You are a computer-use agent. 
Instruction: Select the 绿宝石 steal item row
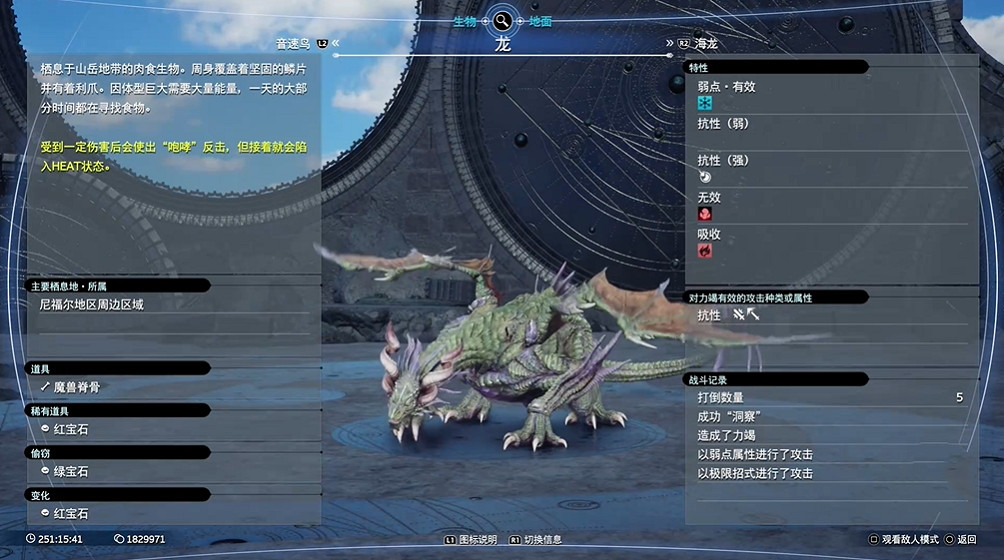tap(71, 471)
